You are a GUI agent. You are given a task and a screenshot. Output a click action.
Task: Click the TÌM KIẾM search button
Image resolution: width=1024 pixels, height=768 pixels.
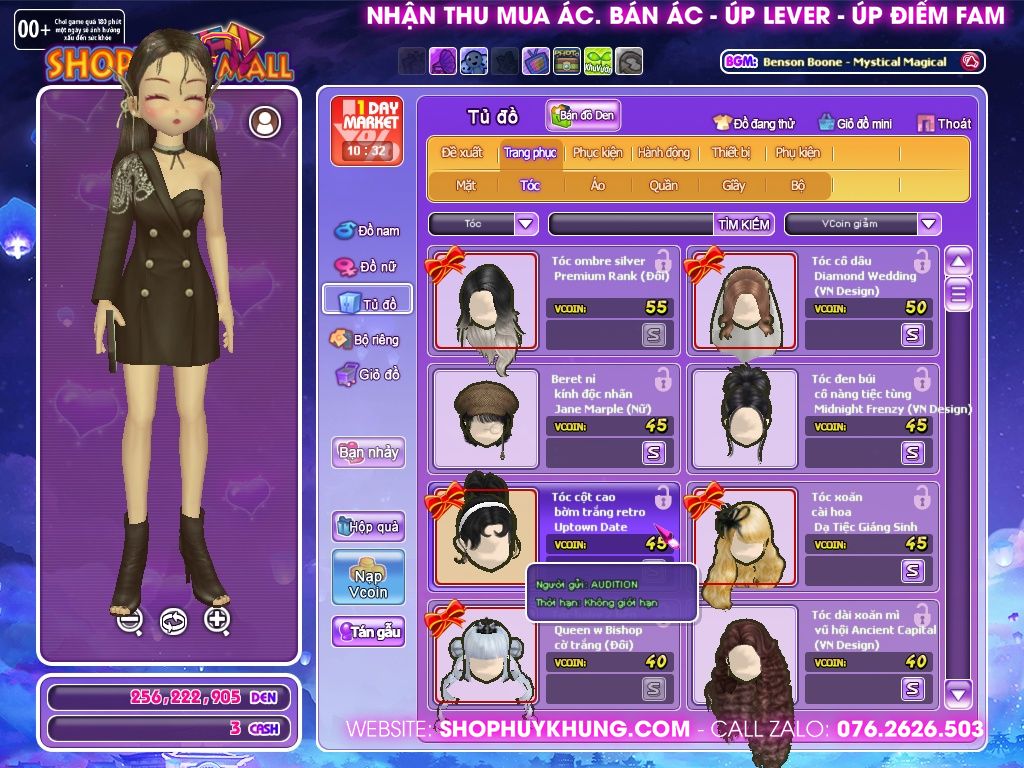[x=744, y=224]
